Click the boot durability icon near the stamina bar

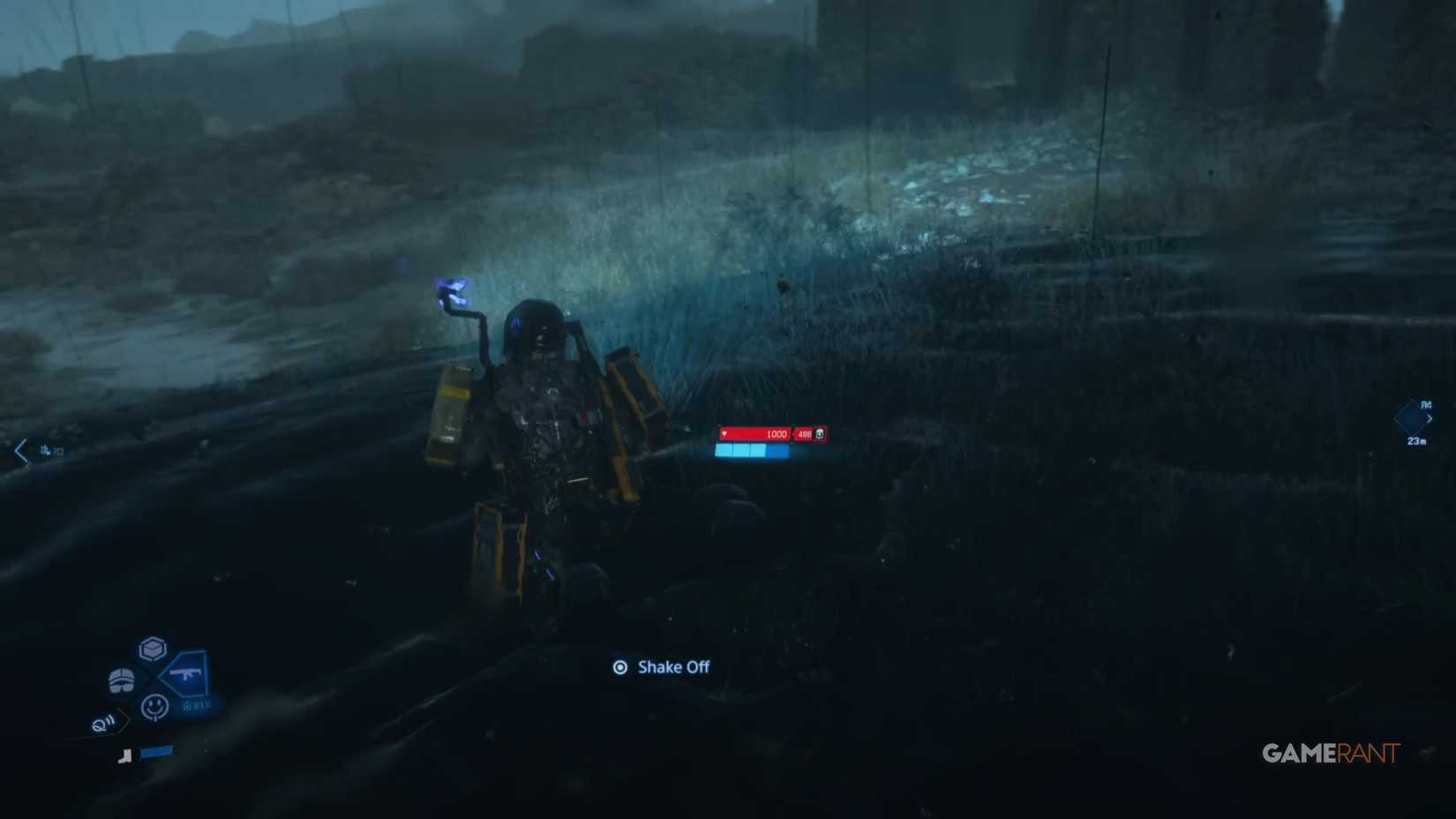[126, 755]
